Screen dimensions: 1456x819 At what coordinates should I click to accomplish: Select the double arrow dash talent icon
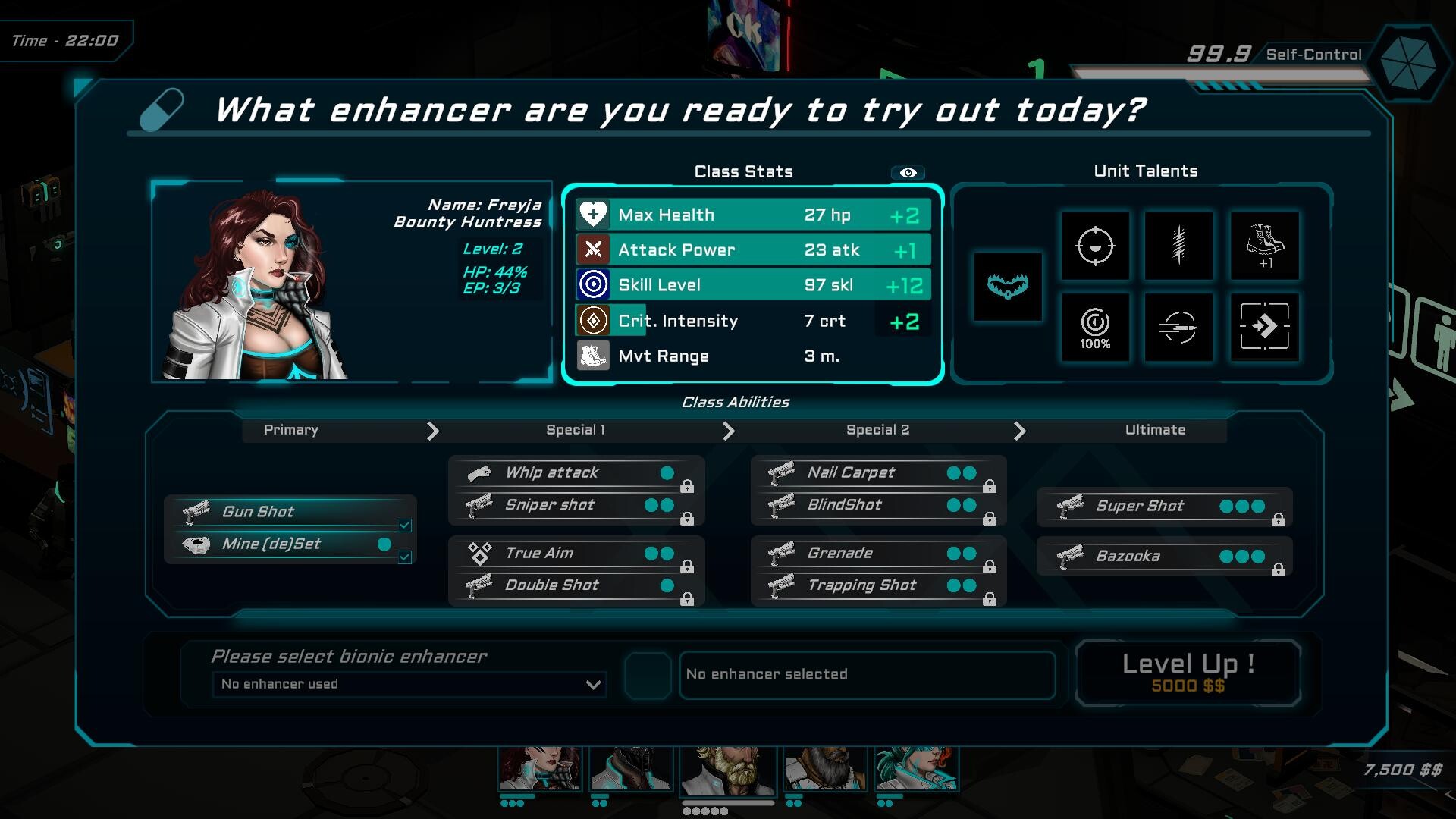click(1263, 328)
